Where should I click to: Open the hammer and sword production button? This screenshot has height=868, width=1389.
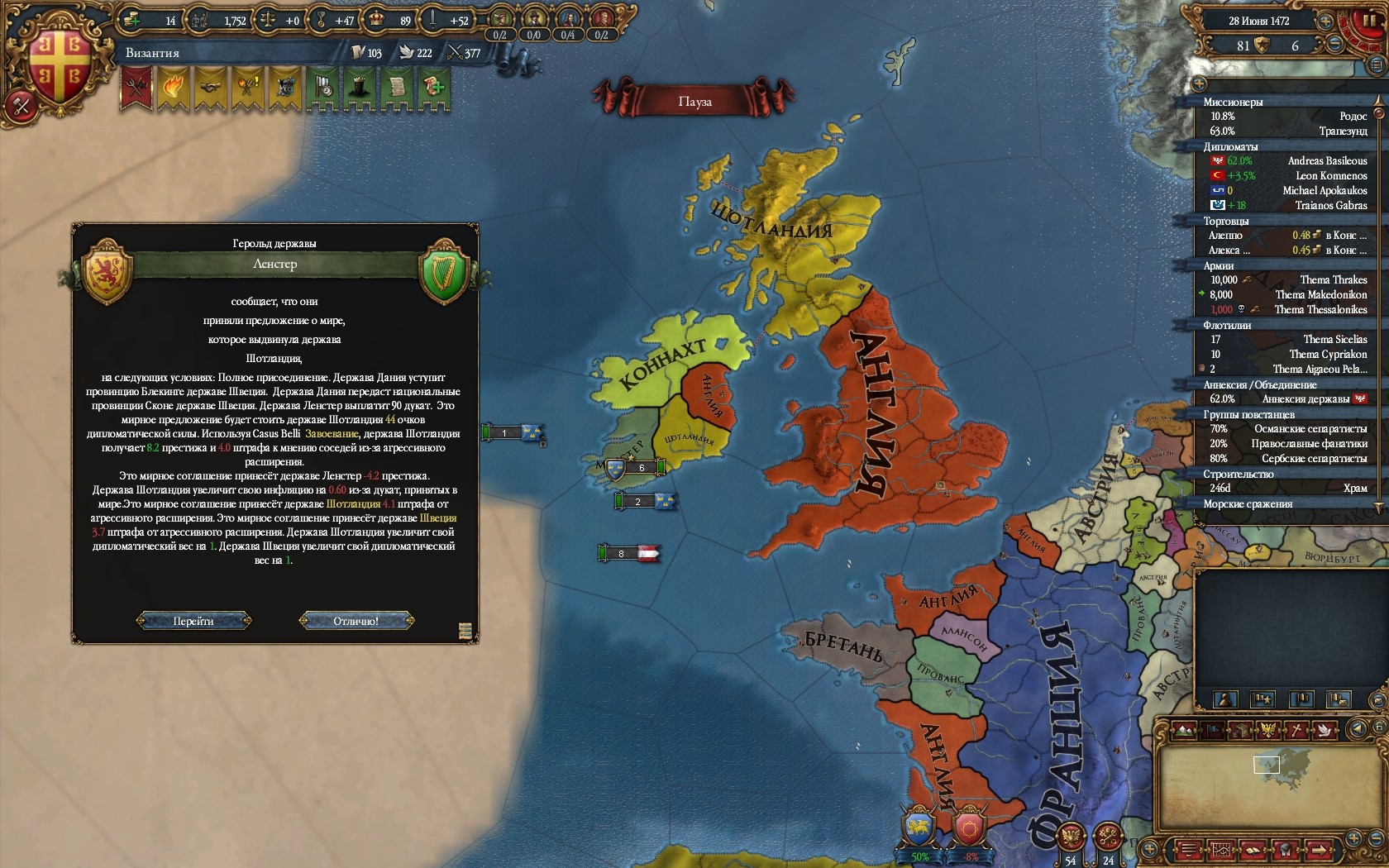tap(21, 107)
